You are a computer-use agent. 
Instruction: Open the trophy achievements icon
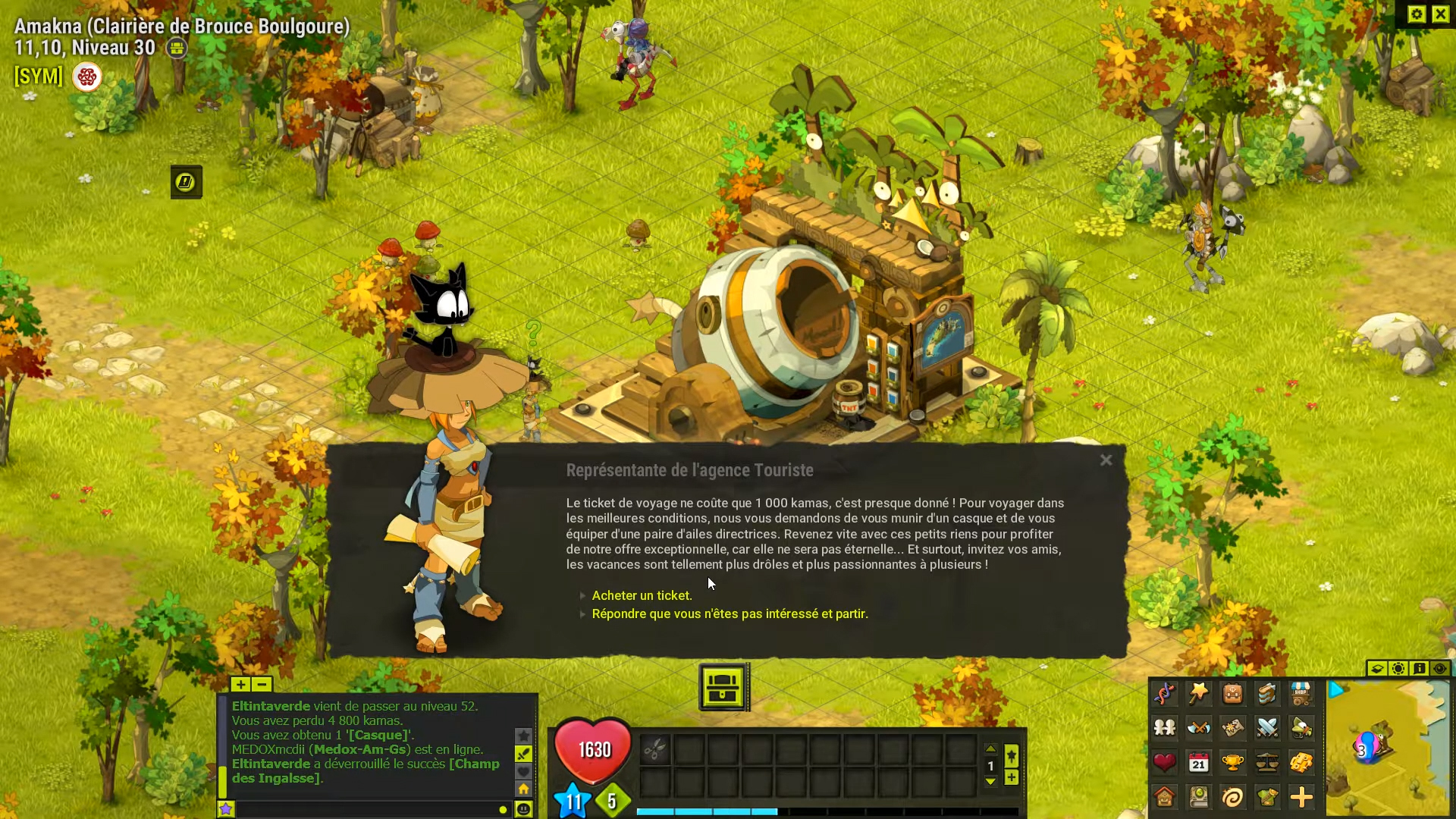(1234, 764)
